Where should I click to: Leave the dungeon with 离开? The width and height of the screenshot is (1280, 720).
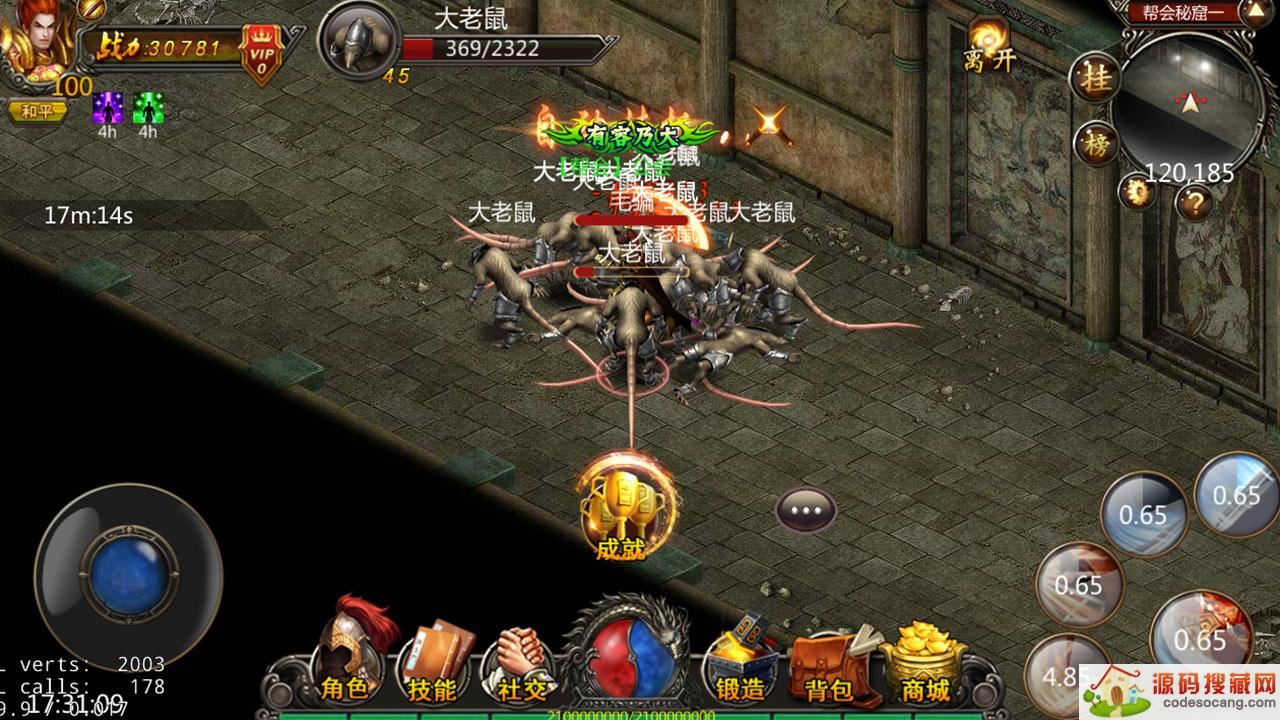(989, 47)
